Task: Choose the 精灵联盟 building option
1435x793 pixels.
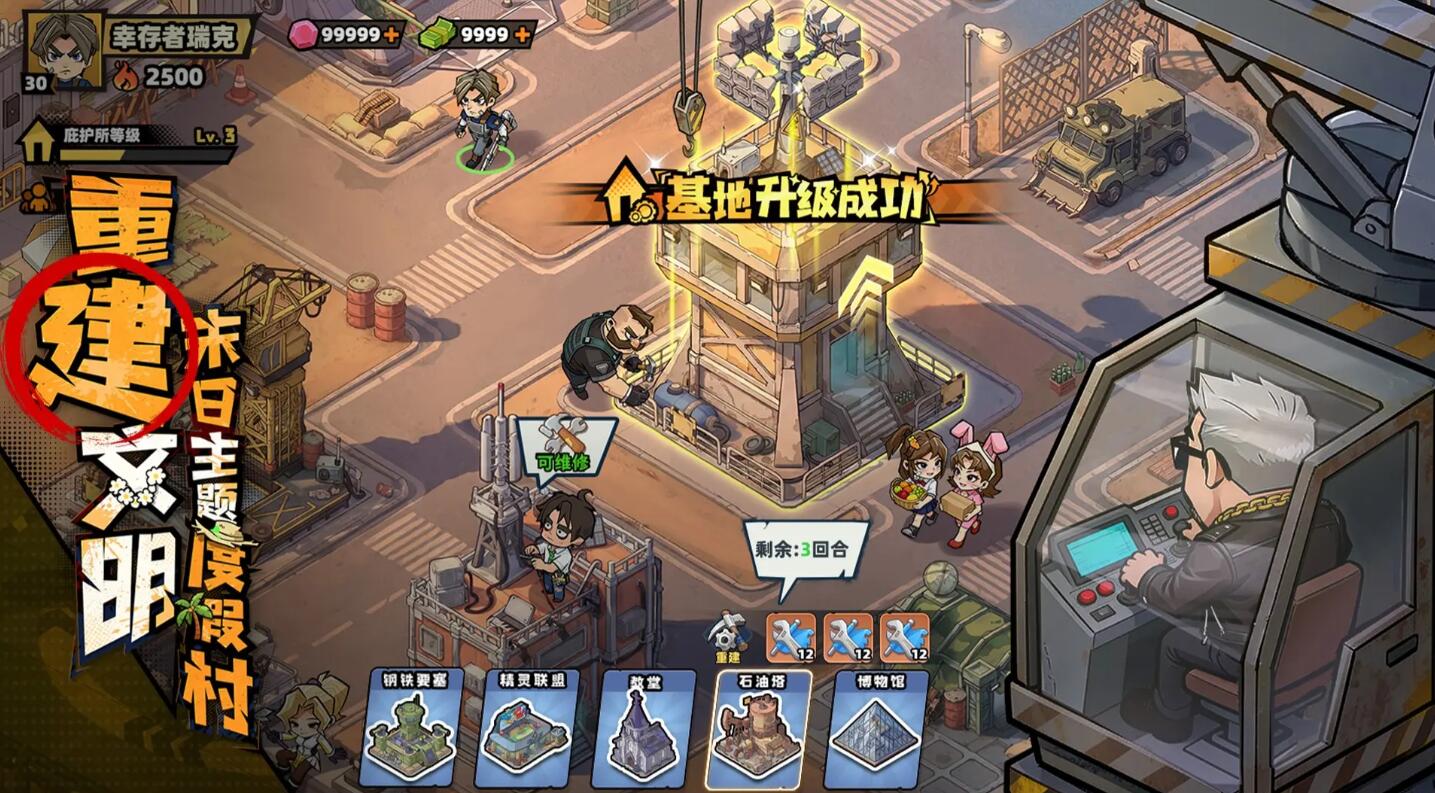Action: 527,732
